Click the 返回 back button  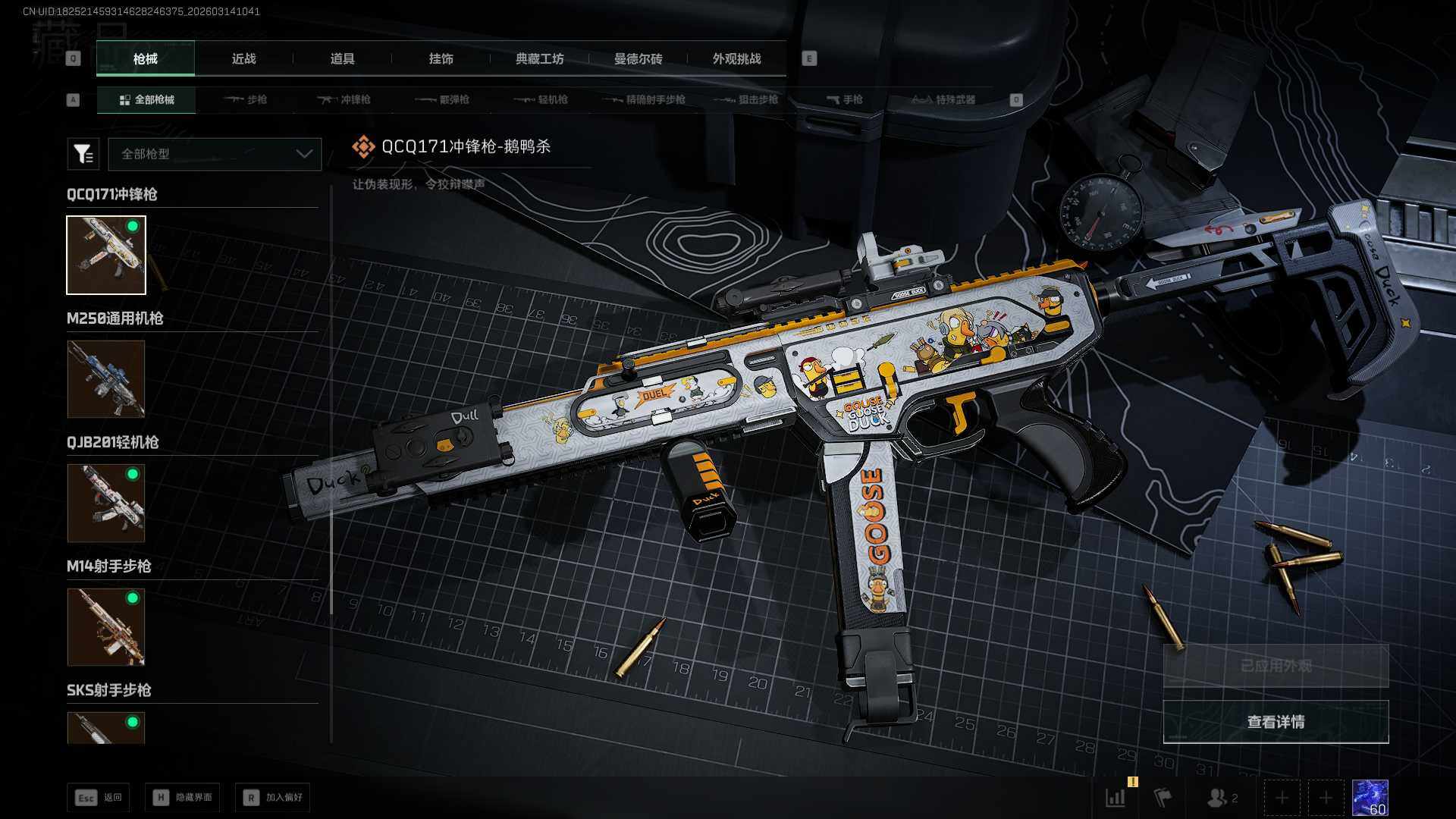tap(99, 797)
